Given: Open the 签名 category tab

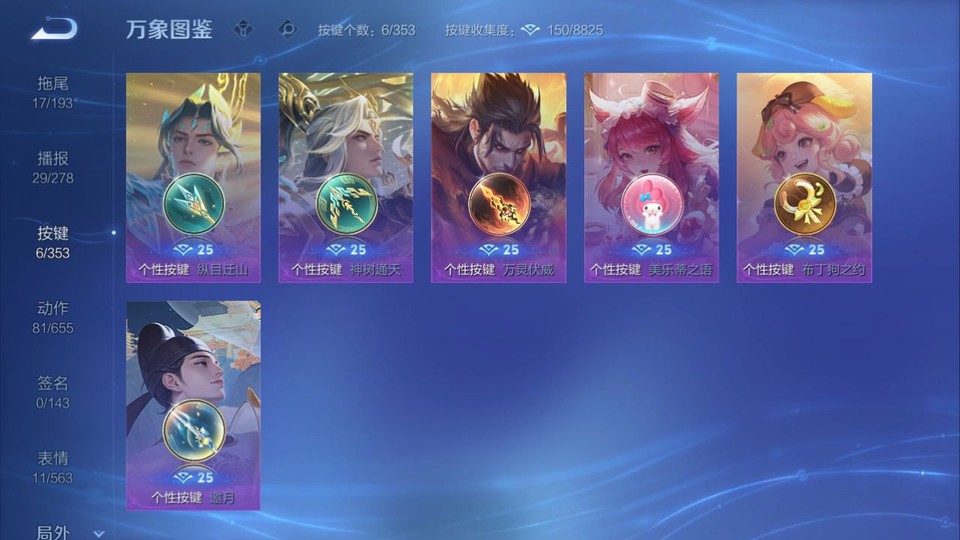Looking at the screenshot, I should coord(54,392).
